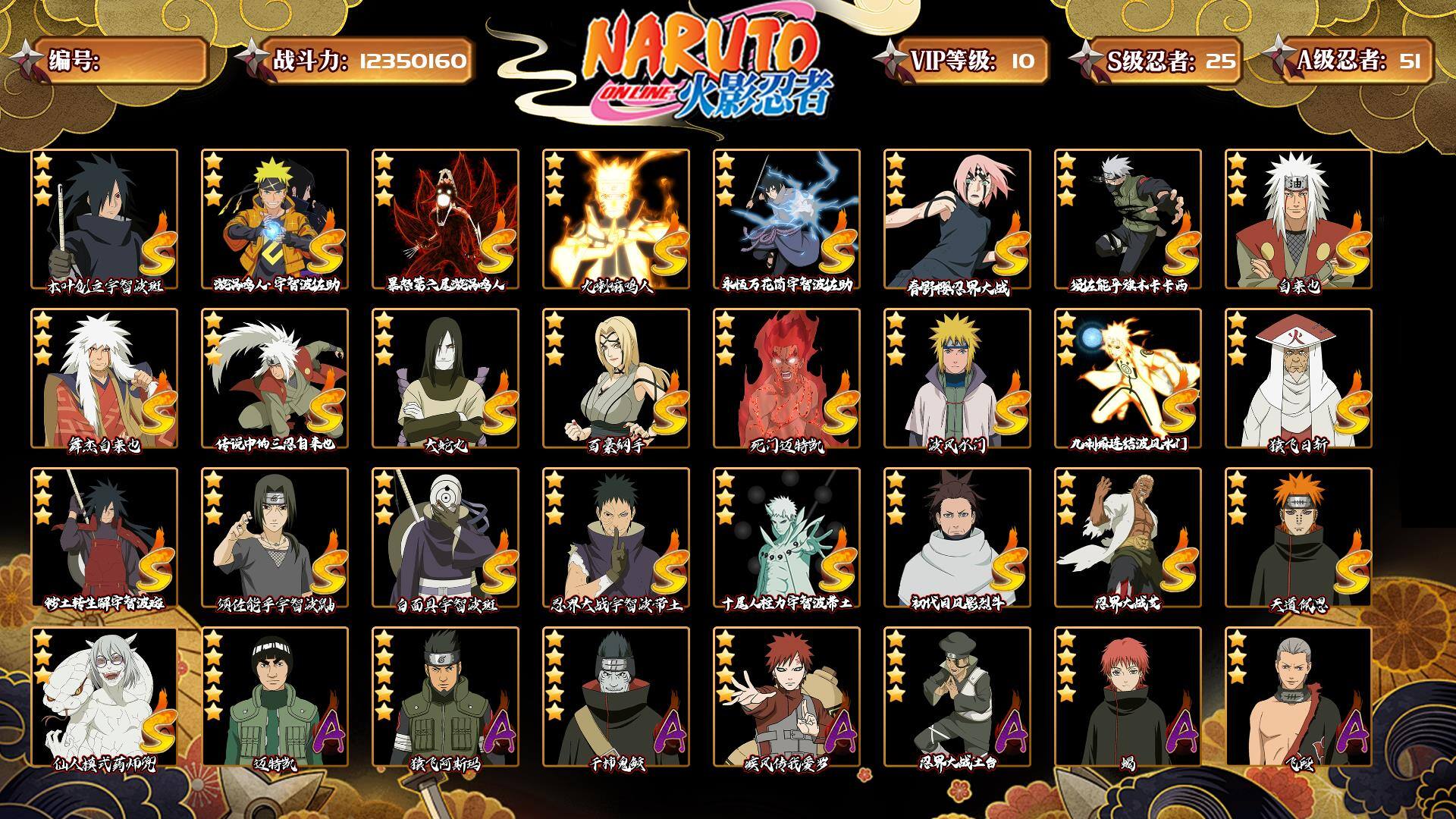Select the Gaara (疾风传我爱罗) card
This screenshot has width=1456, height=819.
click(786, 697)
